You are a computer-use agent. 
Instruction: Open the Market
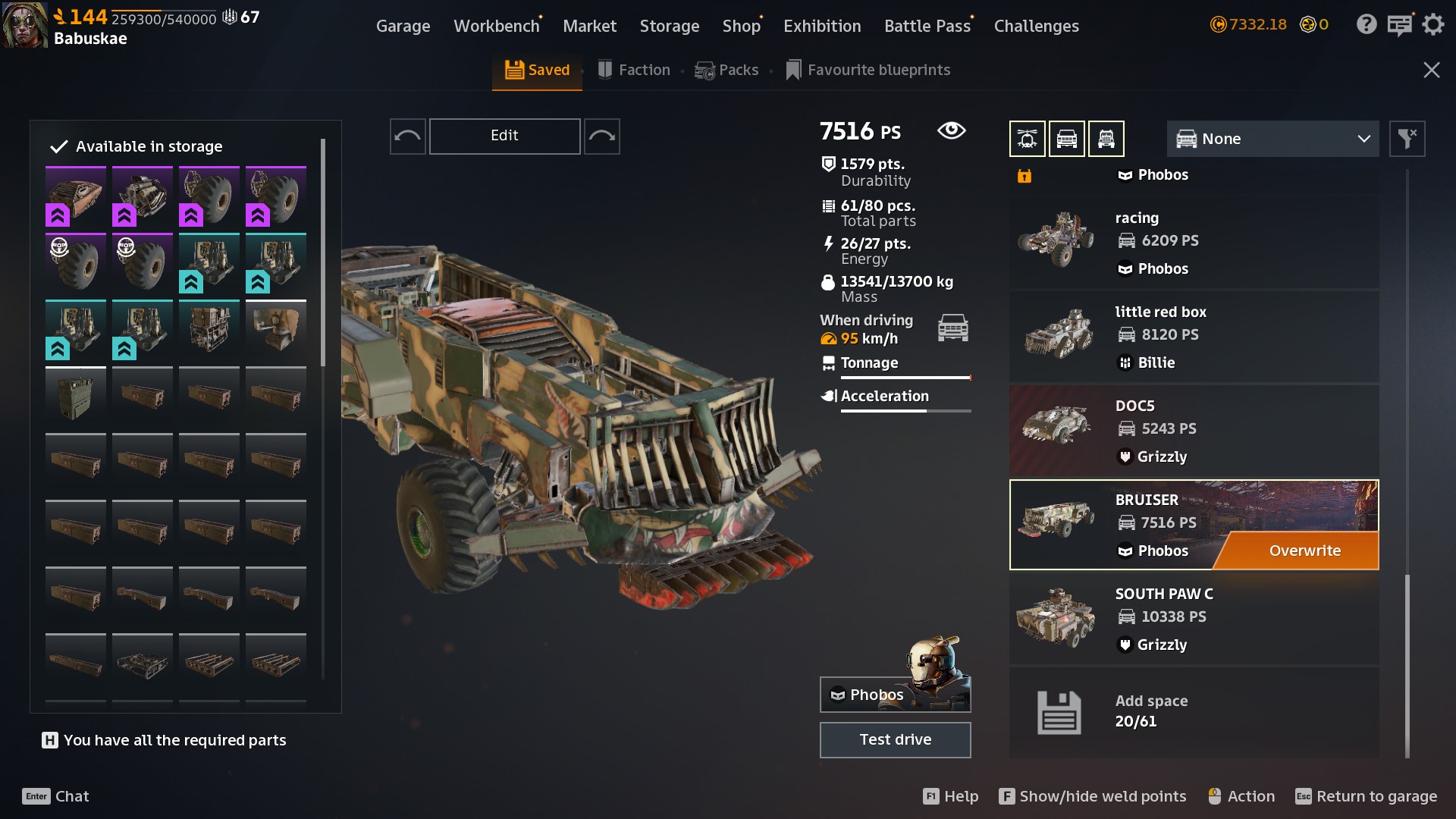pyautogui.click(x=589, y=26)
